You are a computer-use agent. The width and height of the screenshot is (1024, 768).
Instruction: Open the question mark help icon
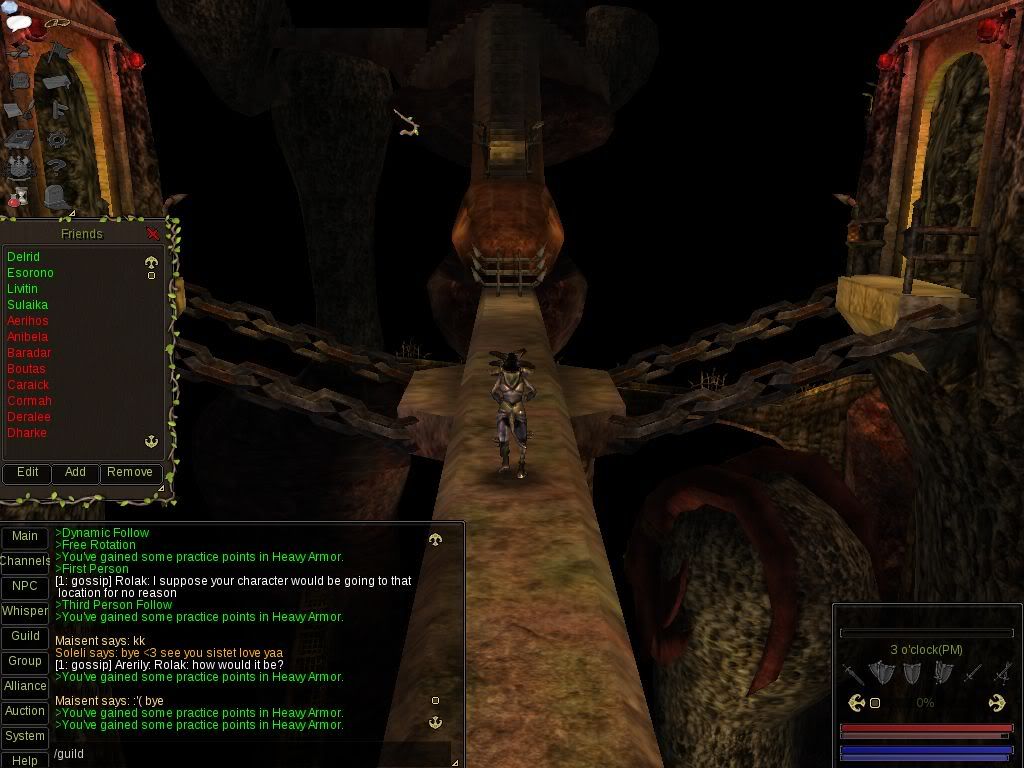(x=57, y=168)
